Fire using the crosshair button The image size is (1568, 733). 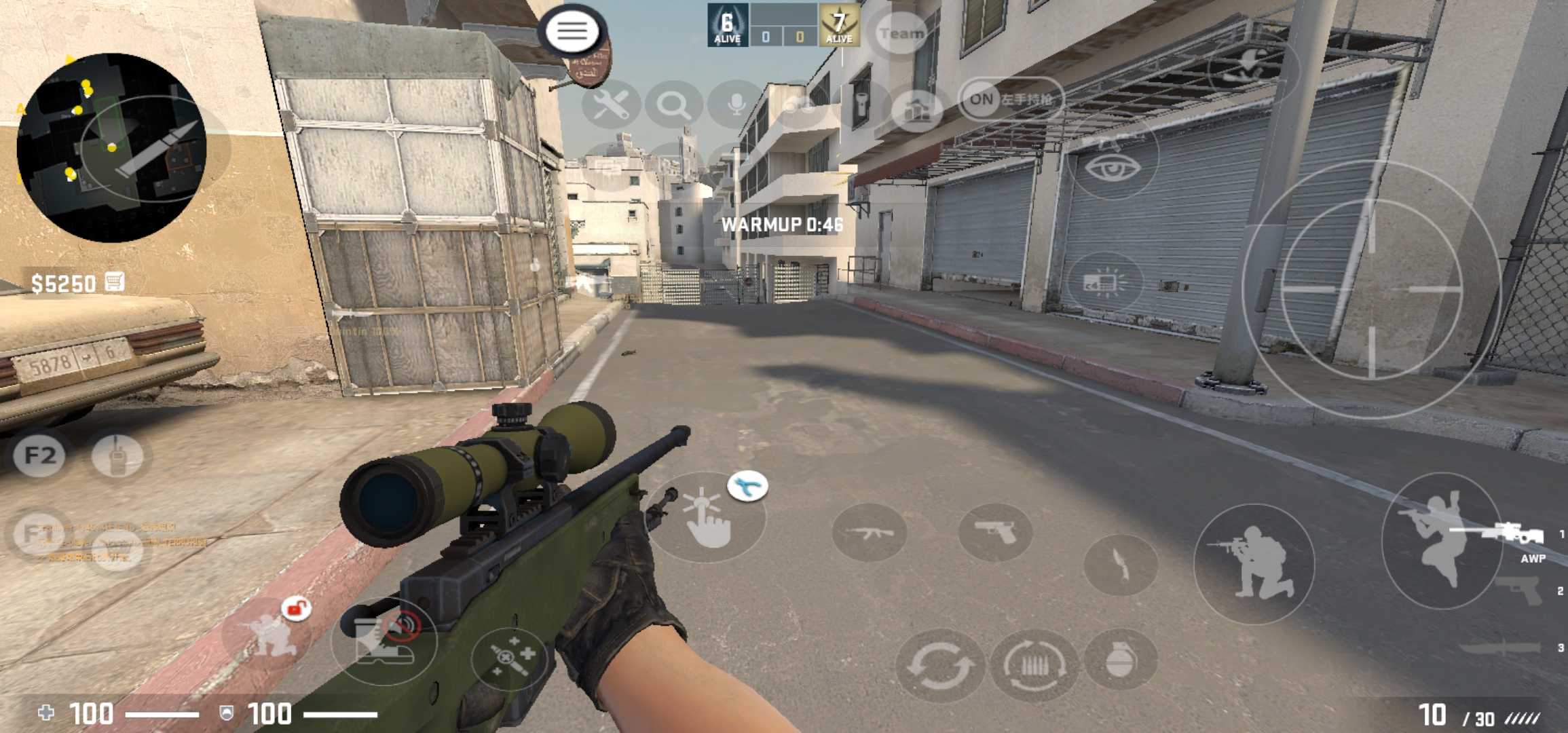click(x=1370, y=289)
